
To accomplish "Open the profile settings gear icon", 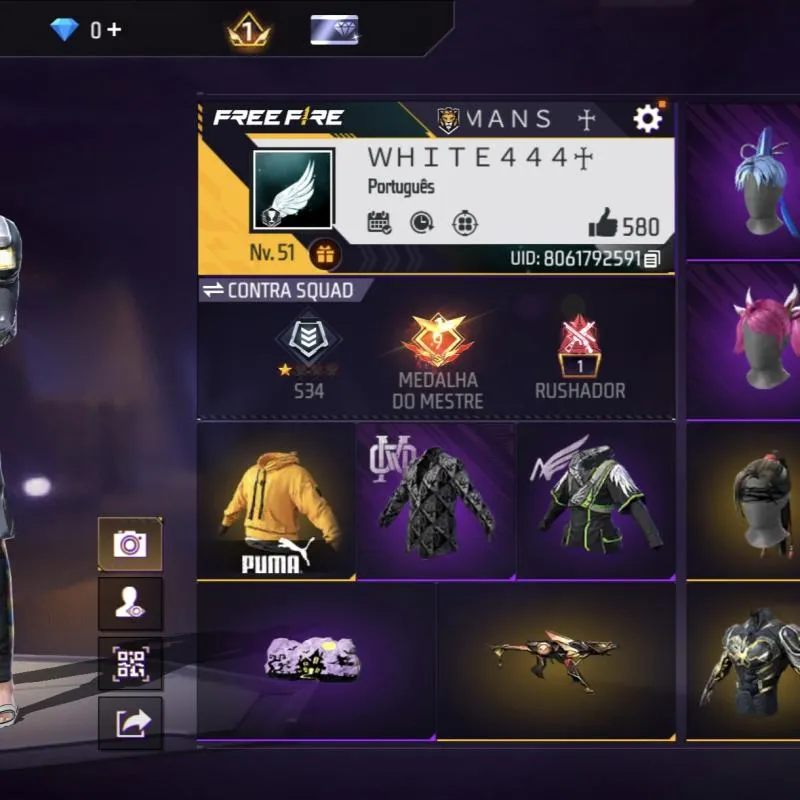I will pos(647,120).
